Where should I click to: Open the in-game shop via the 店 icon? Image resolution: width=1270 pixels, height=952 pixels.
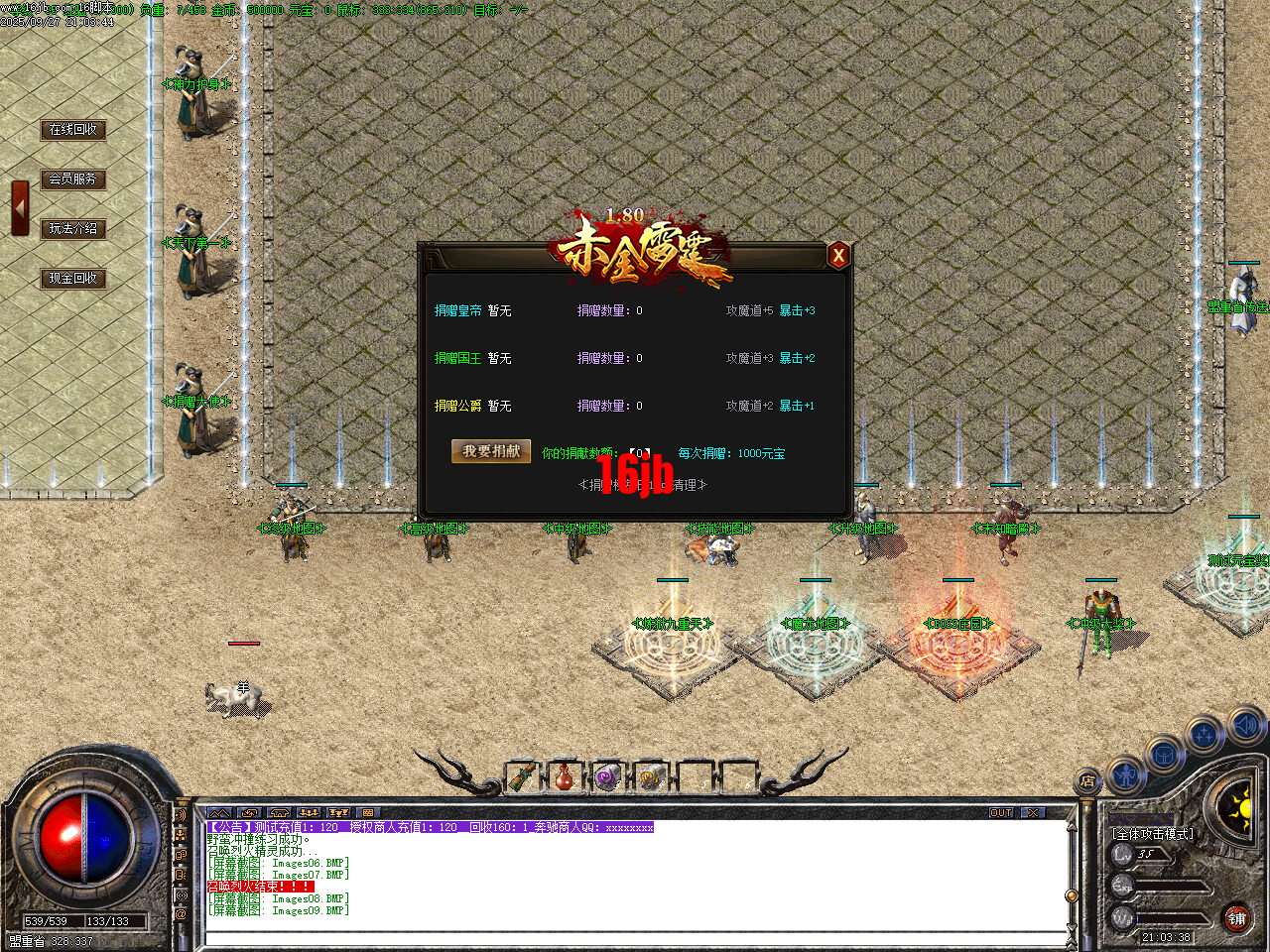click(x=1086, y=779)
